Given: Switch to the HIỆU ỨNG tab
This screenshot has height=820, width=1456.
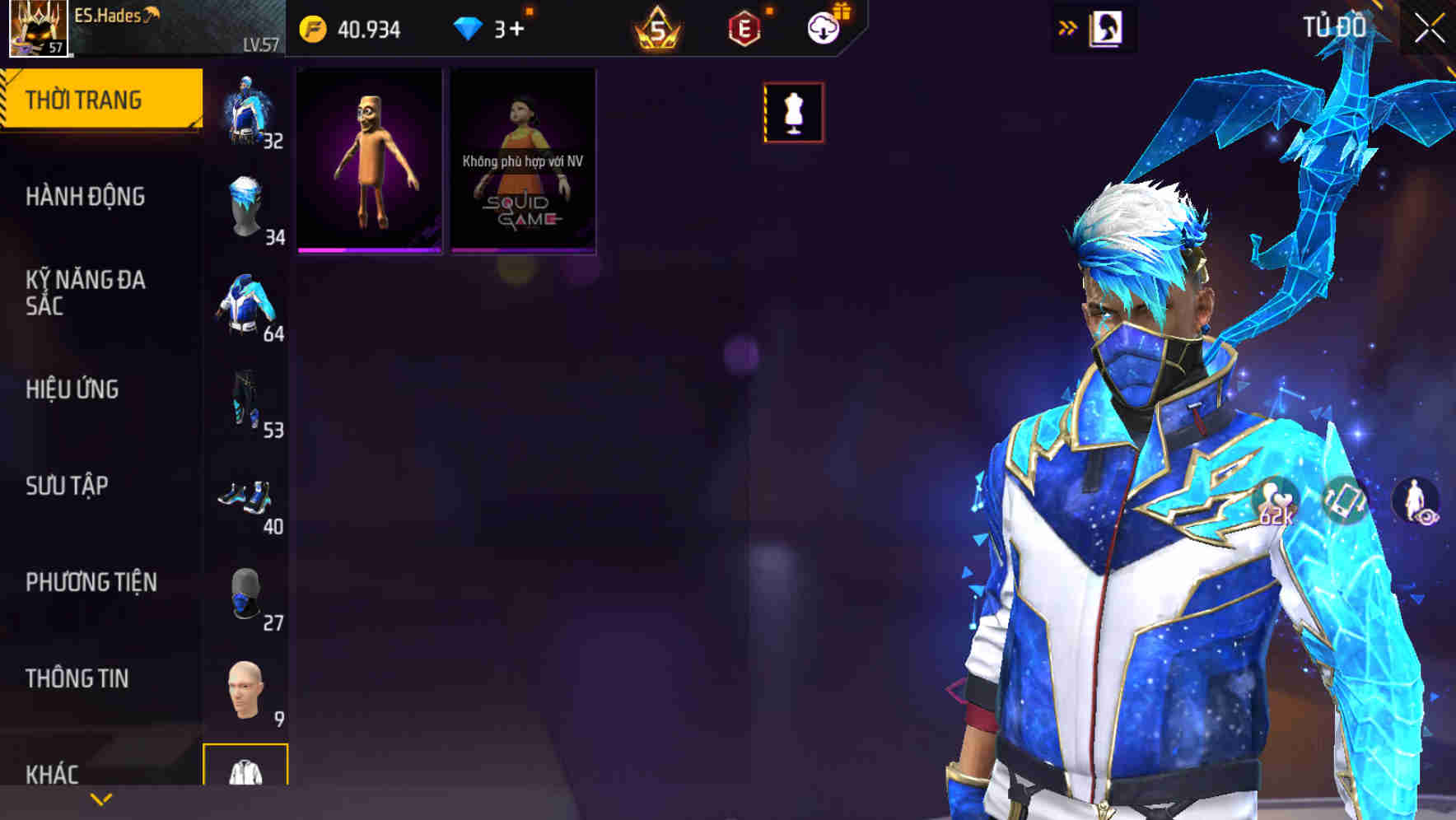Looking at the screenshot, I should click(72, 389).
